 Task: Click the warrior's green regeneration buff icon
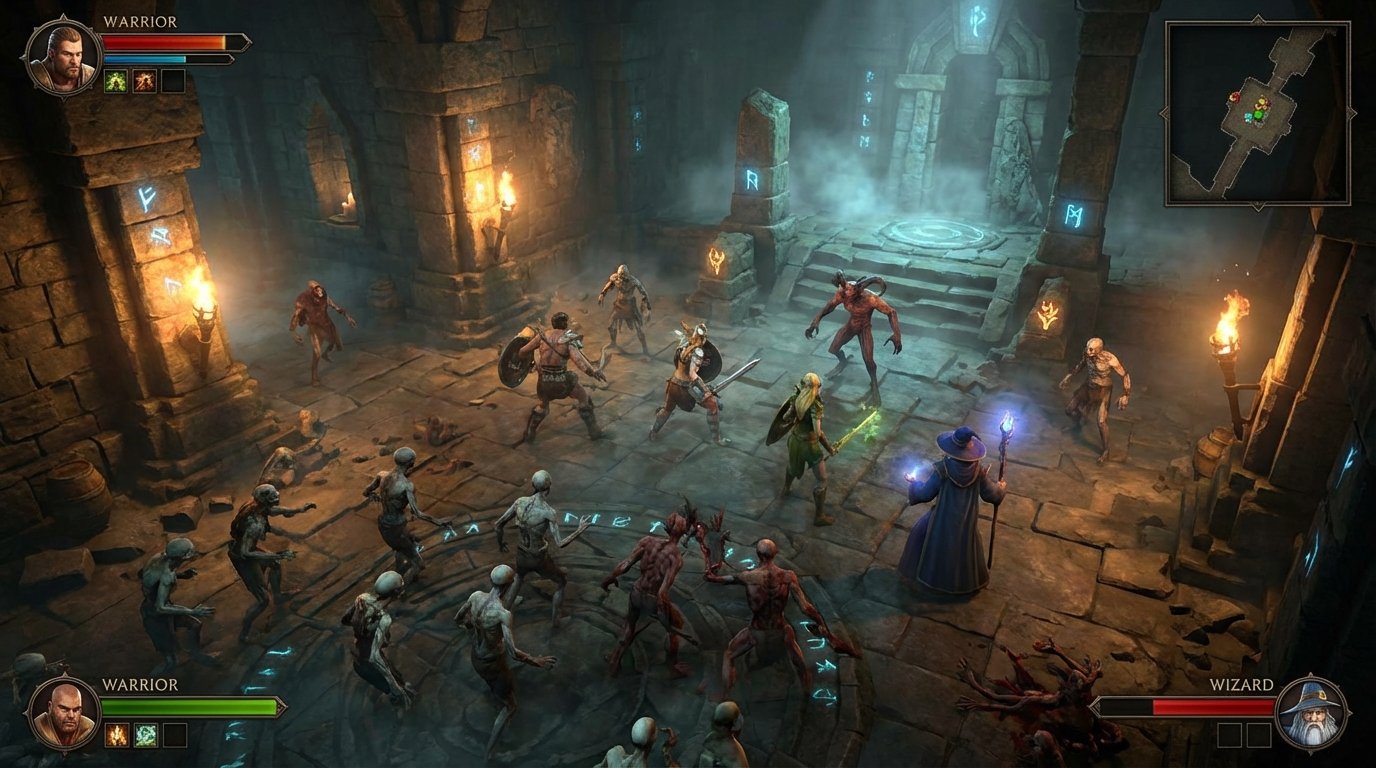point(116,81)
